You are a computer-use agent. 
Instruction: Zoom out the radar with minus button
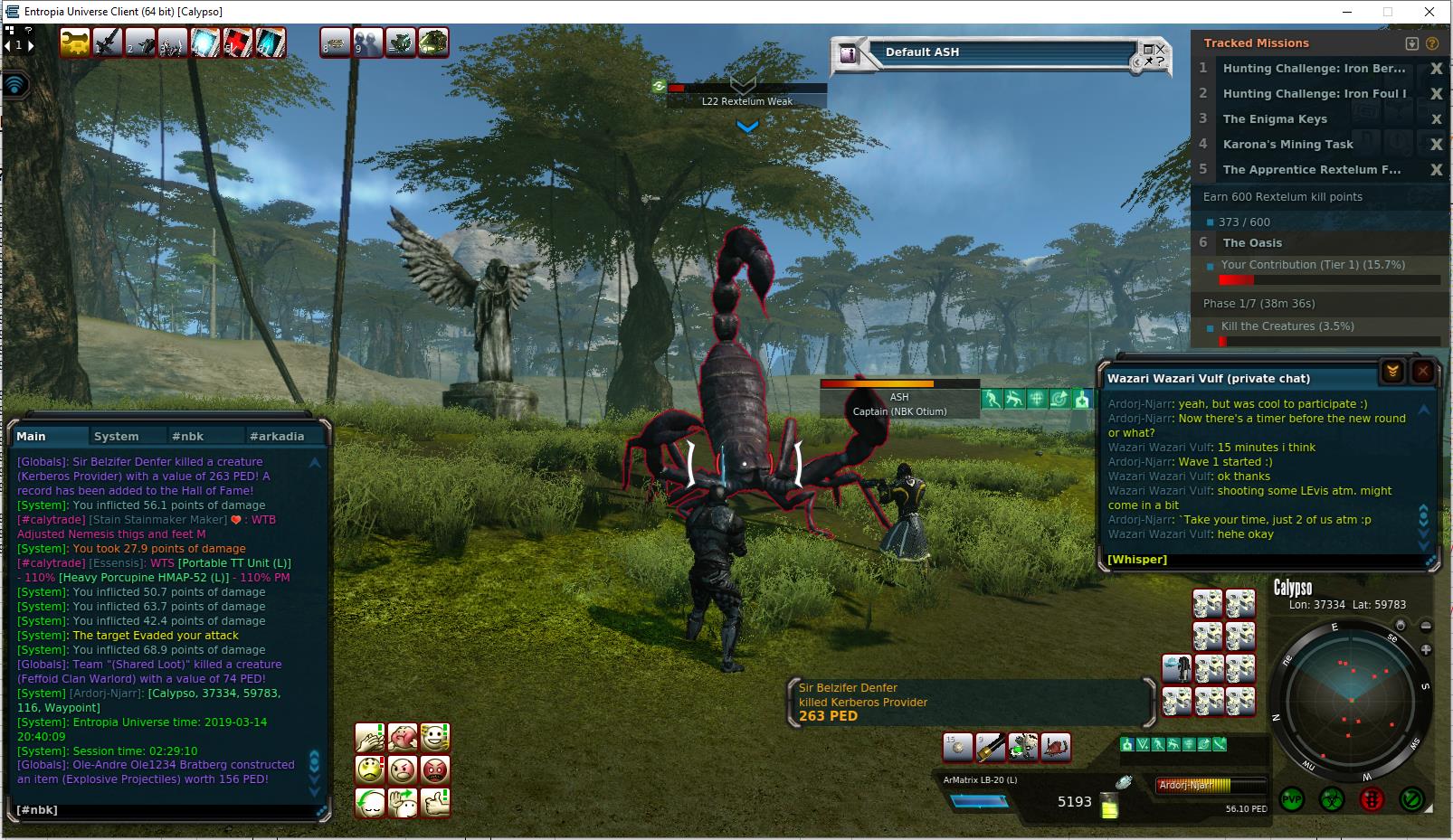pyautogui.click(x=1426, y=626)
